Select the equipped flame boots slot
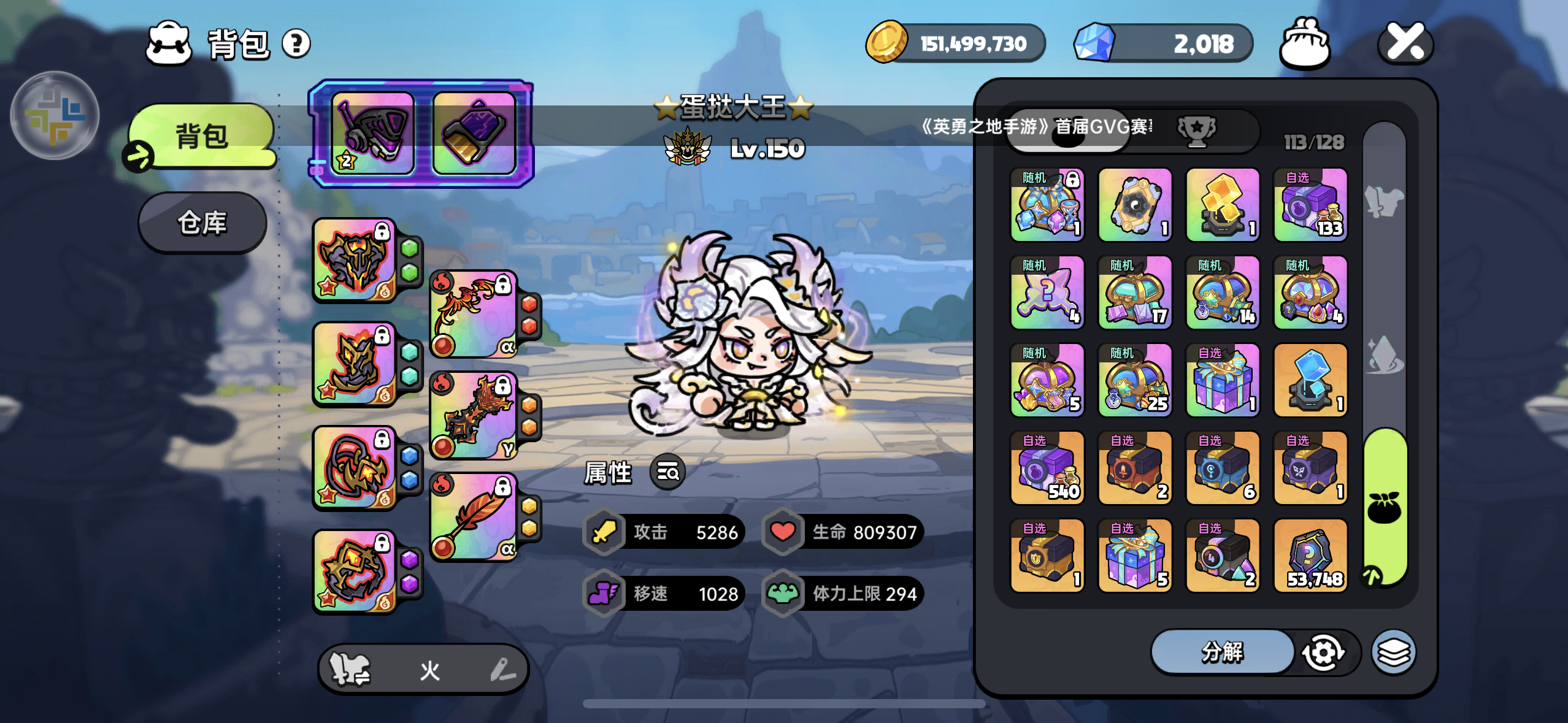 (x=355, y=365)
